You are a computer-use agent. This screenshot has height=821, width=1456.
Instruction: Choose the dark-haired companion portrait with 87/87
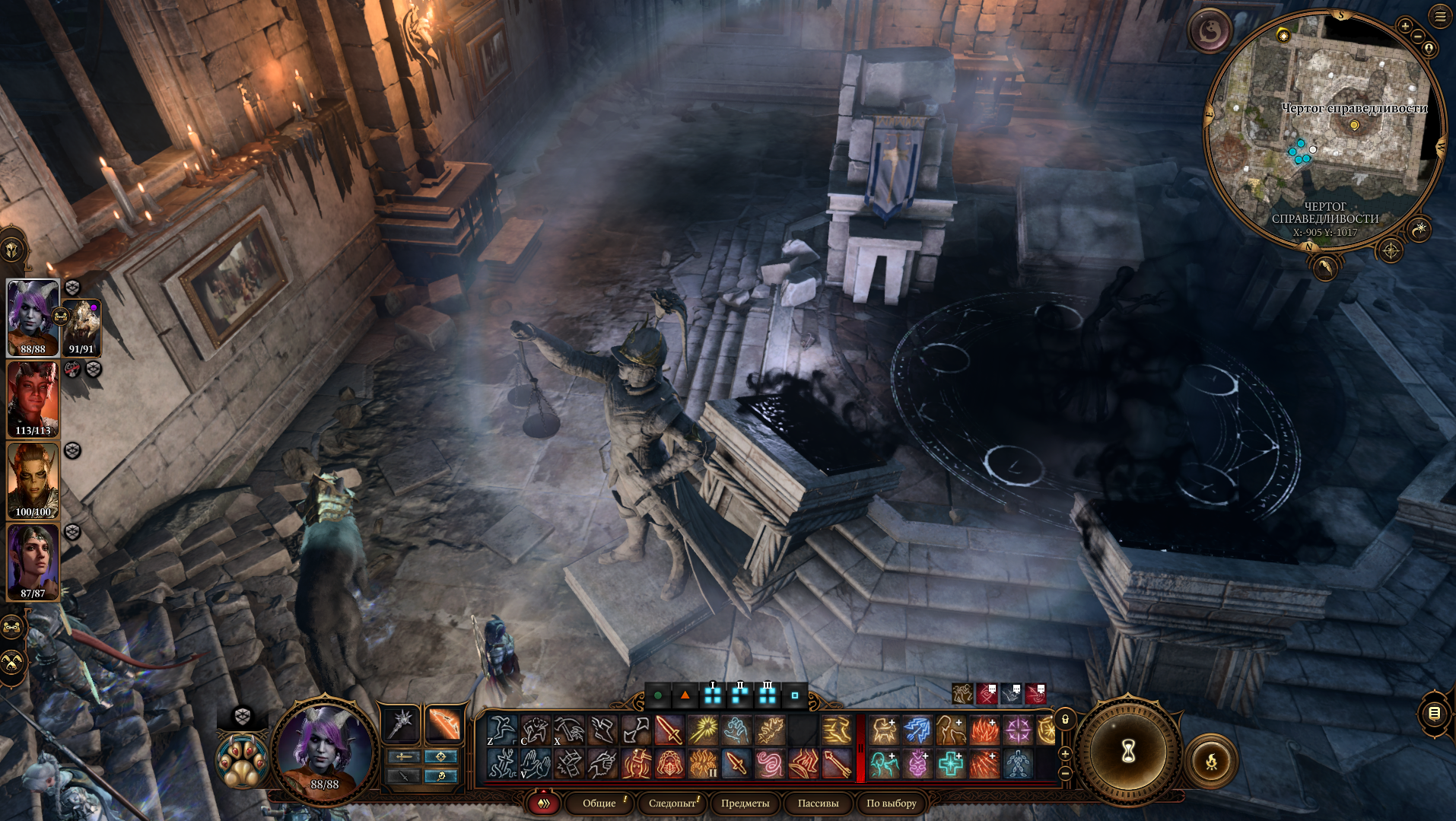tap(33, 562)
